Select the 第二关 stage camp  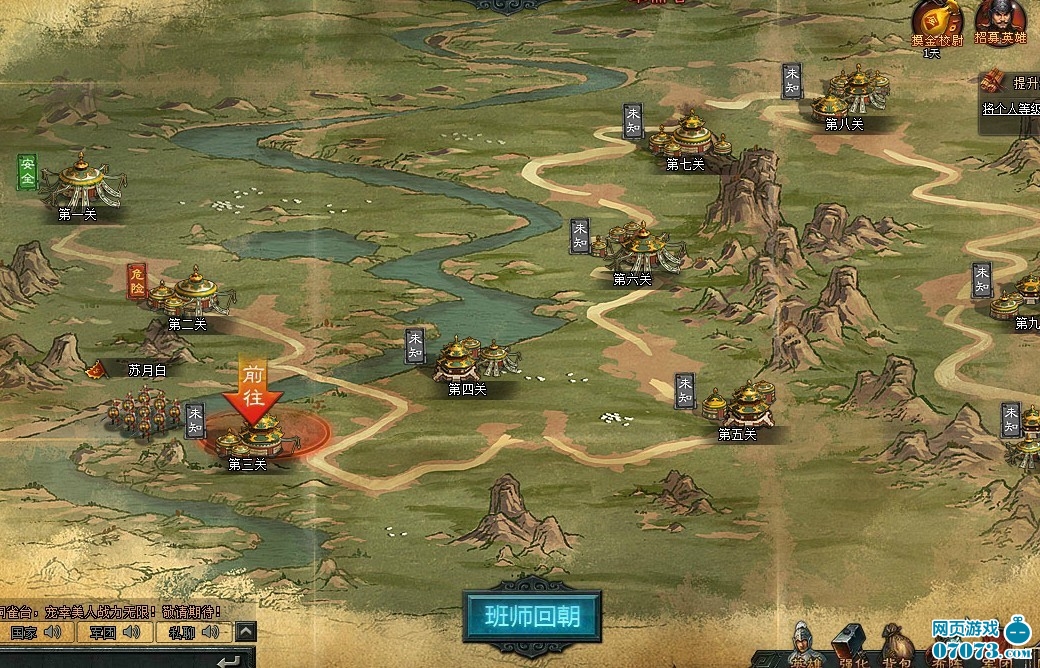point(190,293)
